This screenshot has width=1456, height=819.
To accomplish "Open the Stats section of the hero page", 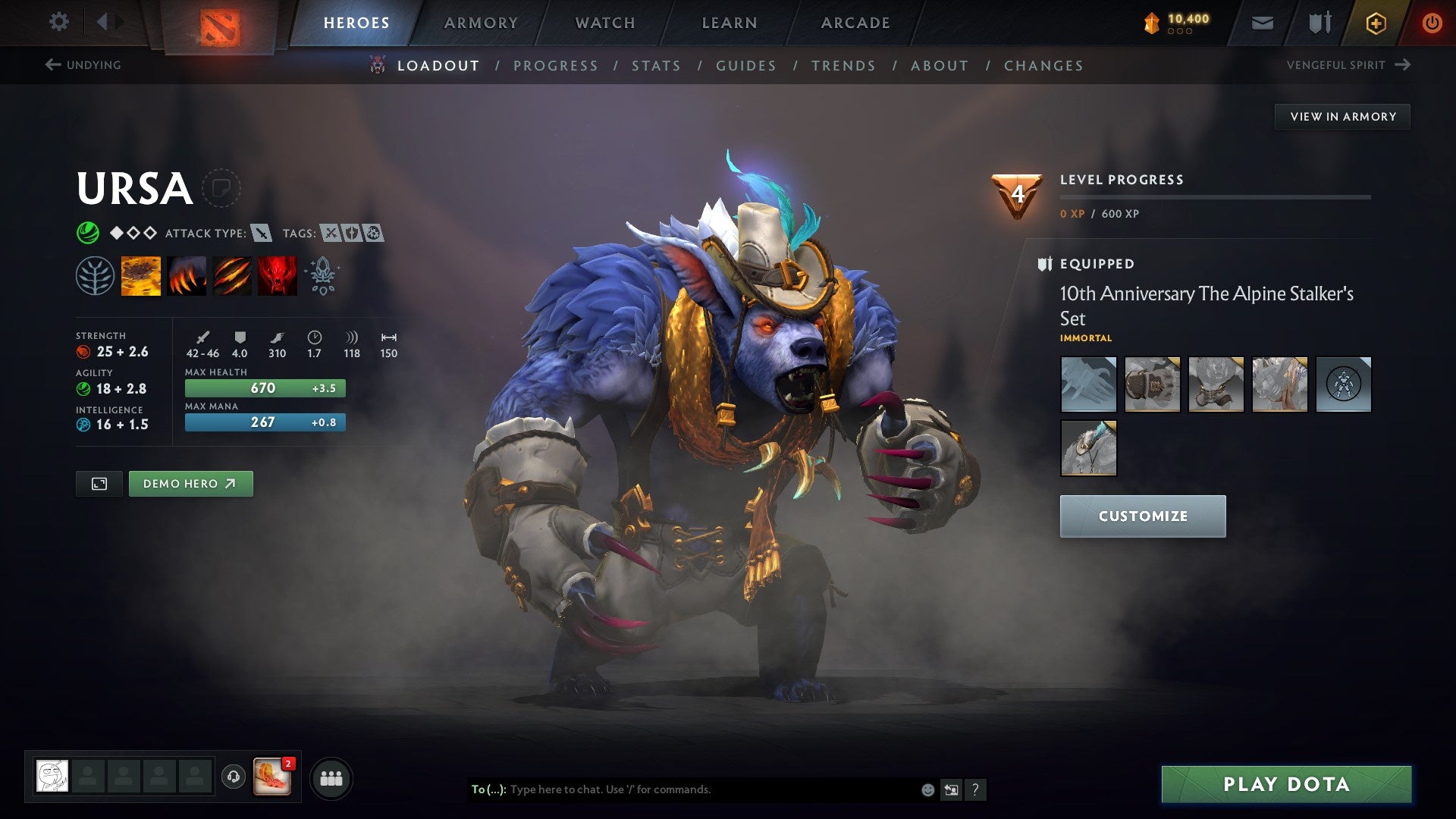I will click(x=657, y=65).
